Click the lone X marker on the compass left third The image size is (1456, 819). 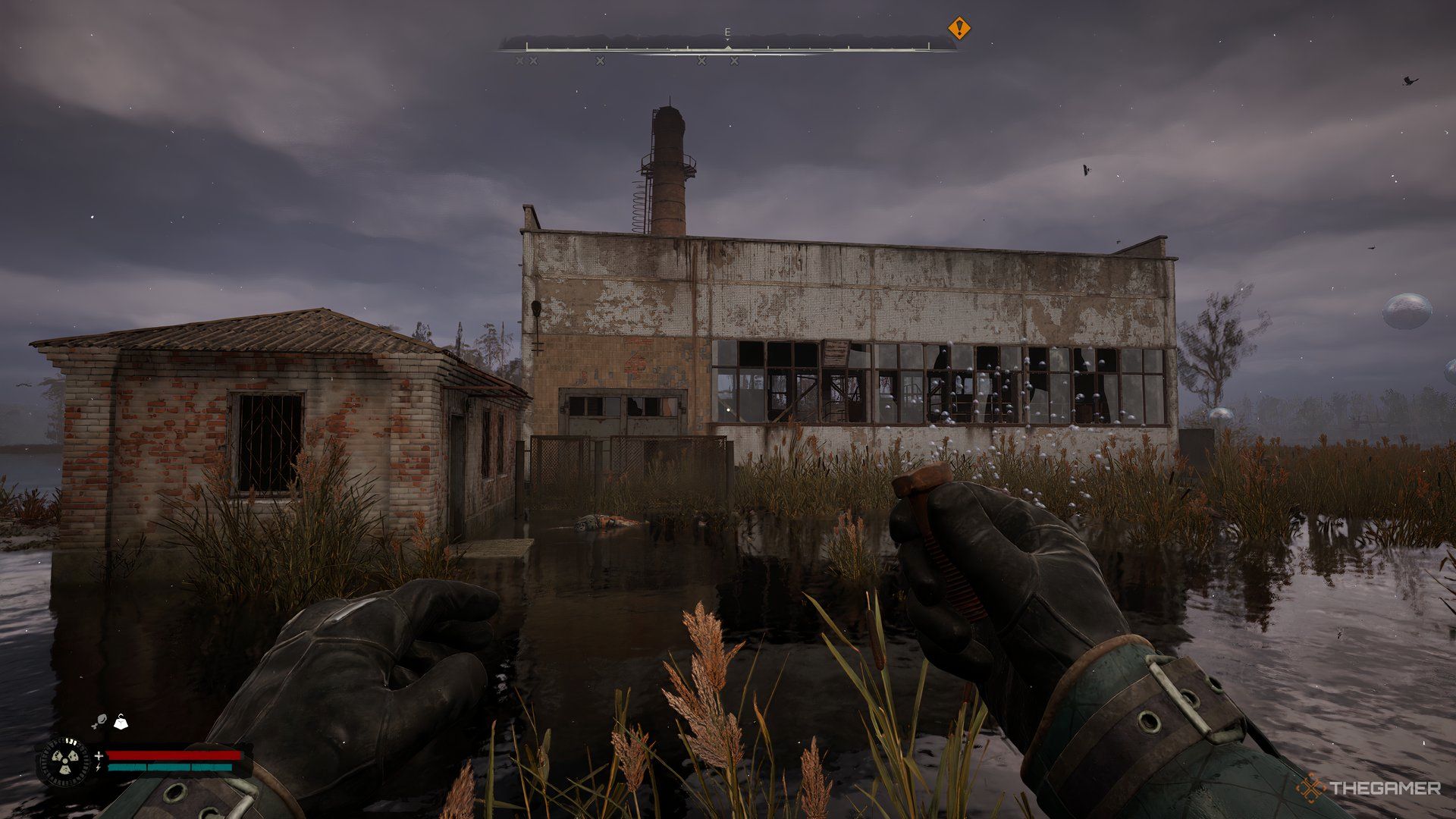coord(600,61)
